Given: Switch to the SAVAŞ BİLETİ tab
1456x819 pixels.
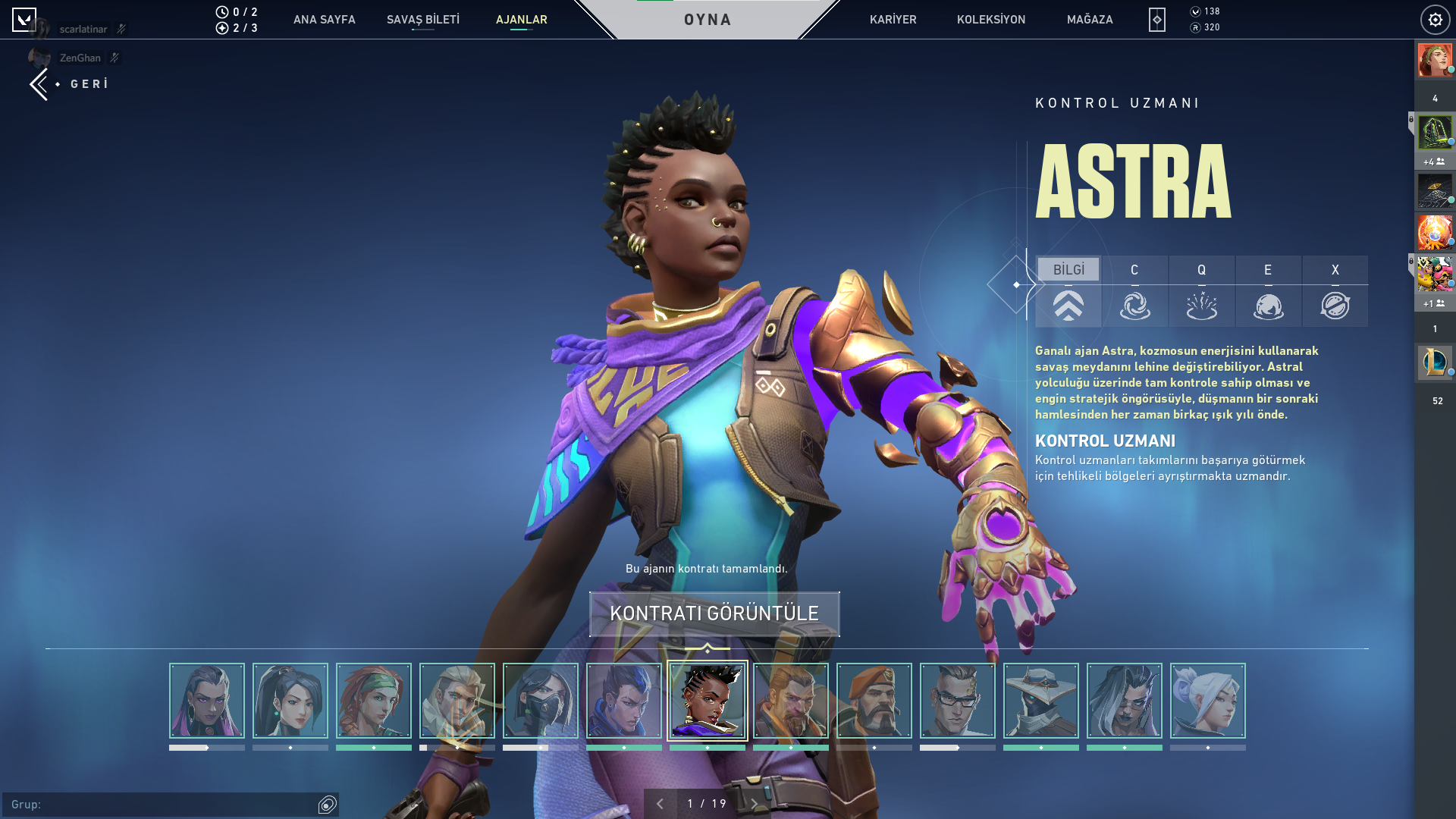Looking at the screenshot, I should (423, 20).
